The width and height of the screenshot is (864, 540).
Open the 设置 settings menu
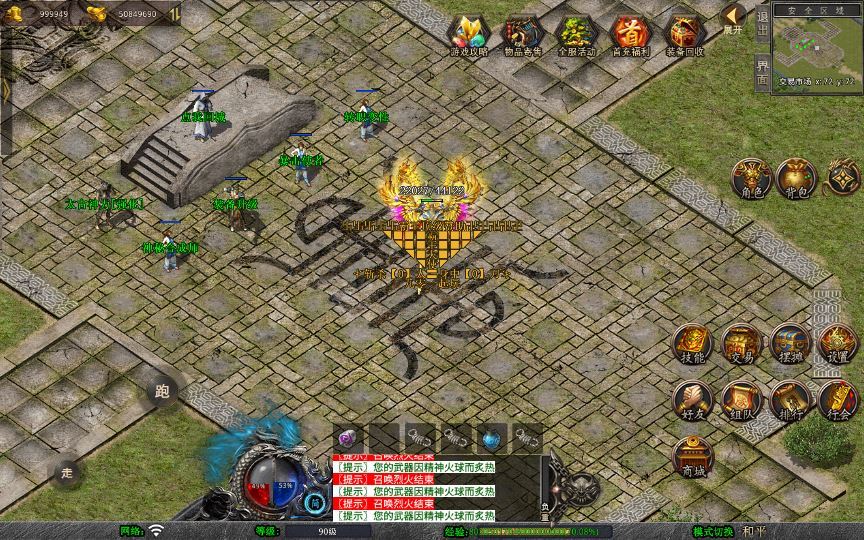(838, 344)
